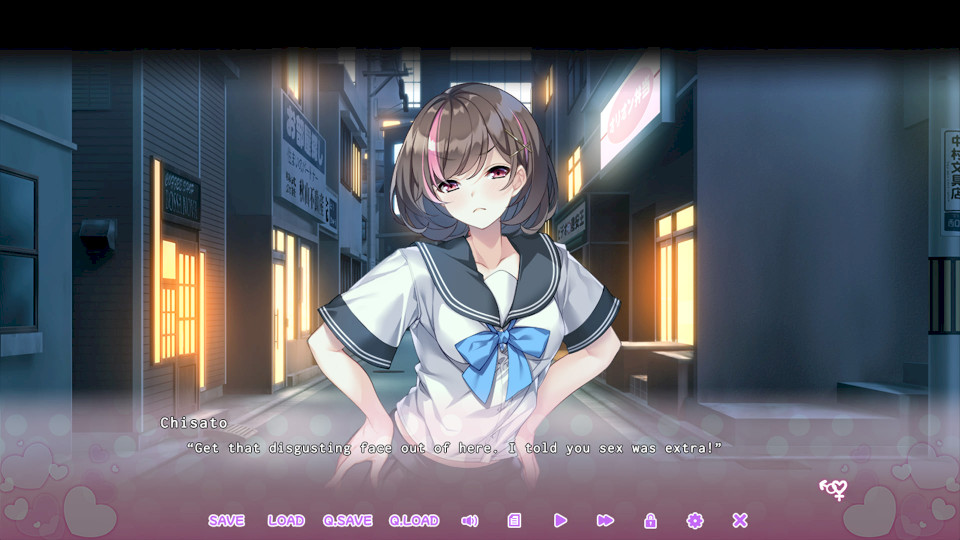Quick save with Q.SAVE
The image size is (960, 540).
[347, 520]
